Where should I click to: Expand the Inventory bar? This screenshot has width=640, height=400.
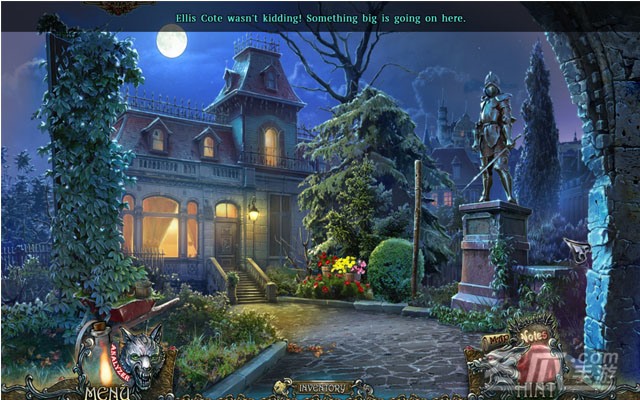tap(320, 387)
